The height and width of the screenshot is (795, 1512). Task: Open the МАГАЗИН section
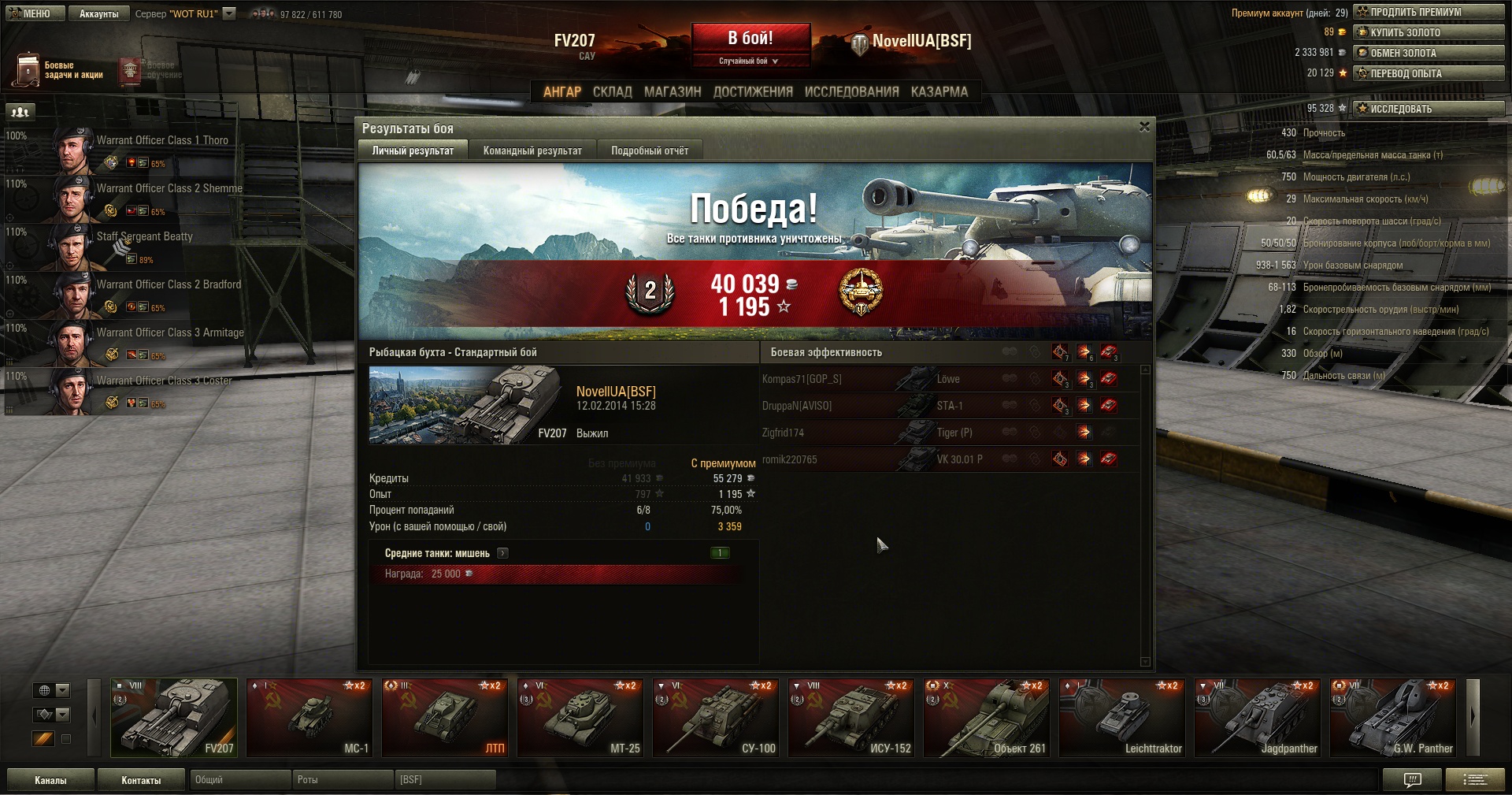pyautogui.click(x=673, y=91)
